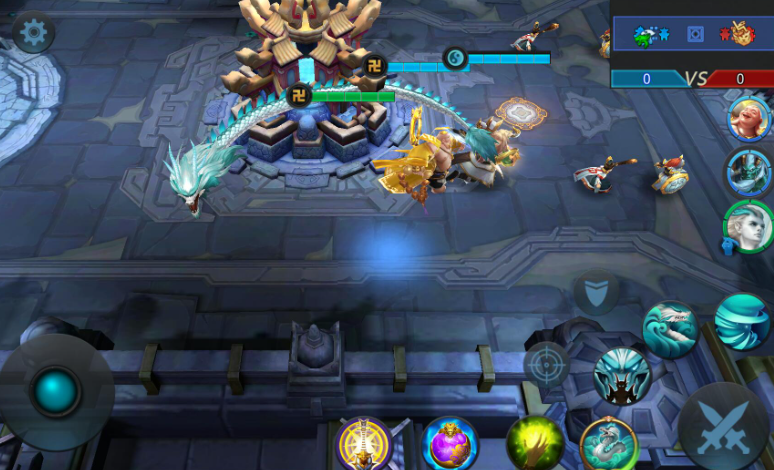
Task: Activate the sea dragon wave skill
Action: 670,330
